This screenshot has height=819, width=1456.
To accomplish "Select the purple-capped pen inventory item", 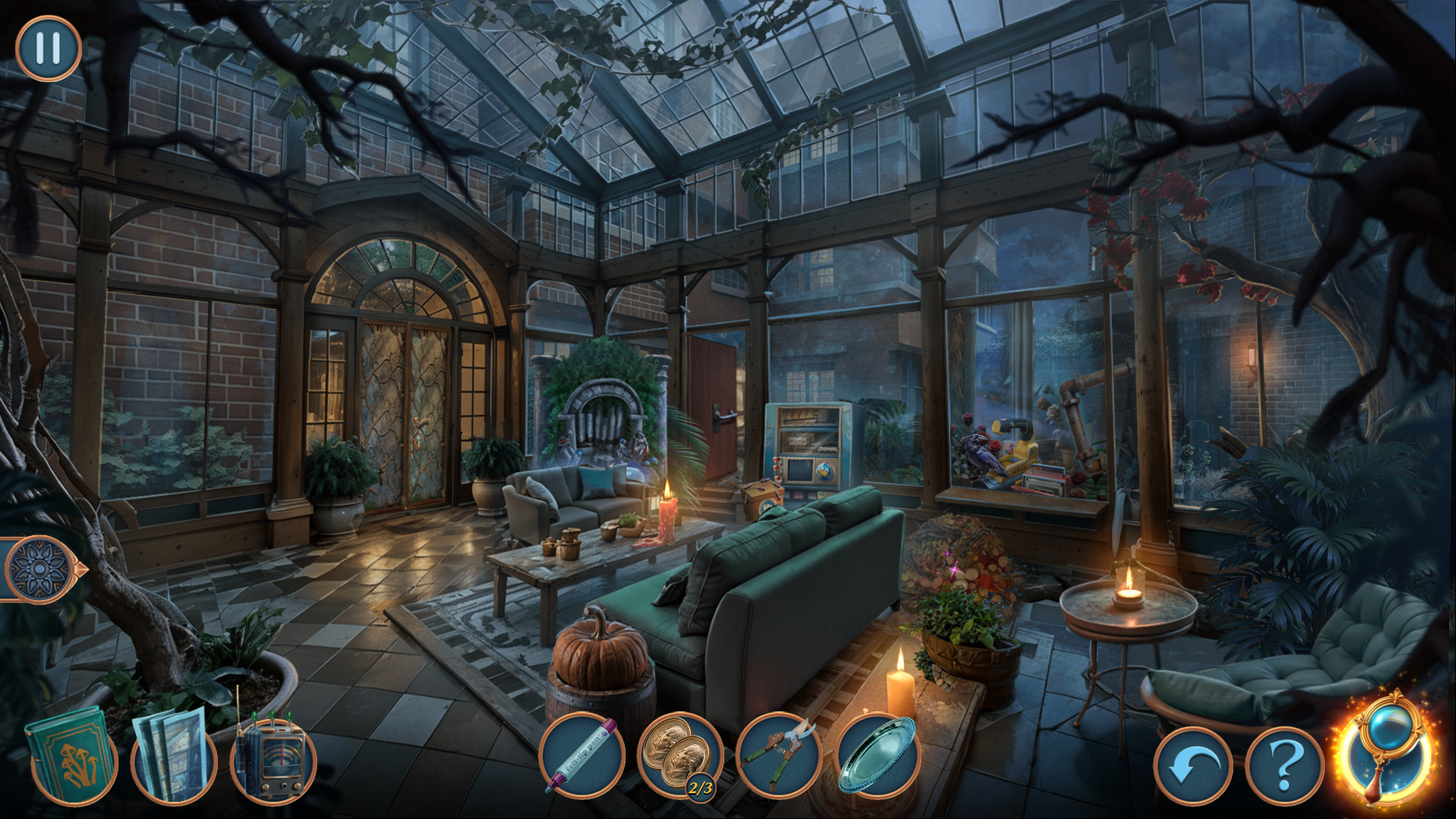I will [582, 756].
